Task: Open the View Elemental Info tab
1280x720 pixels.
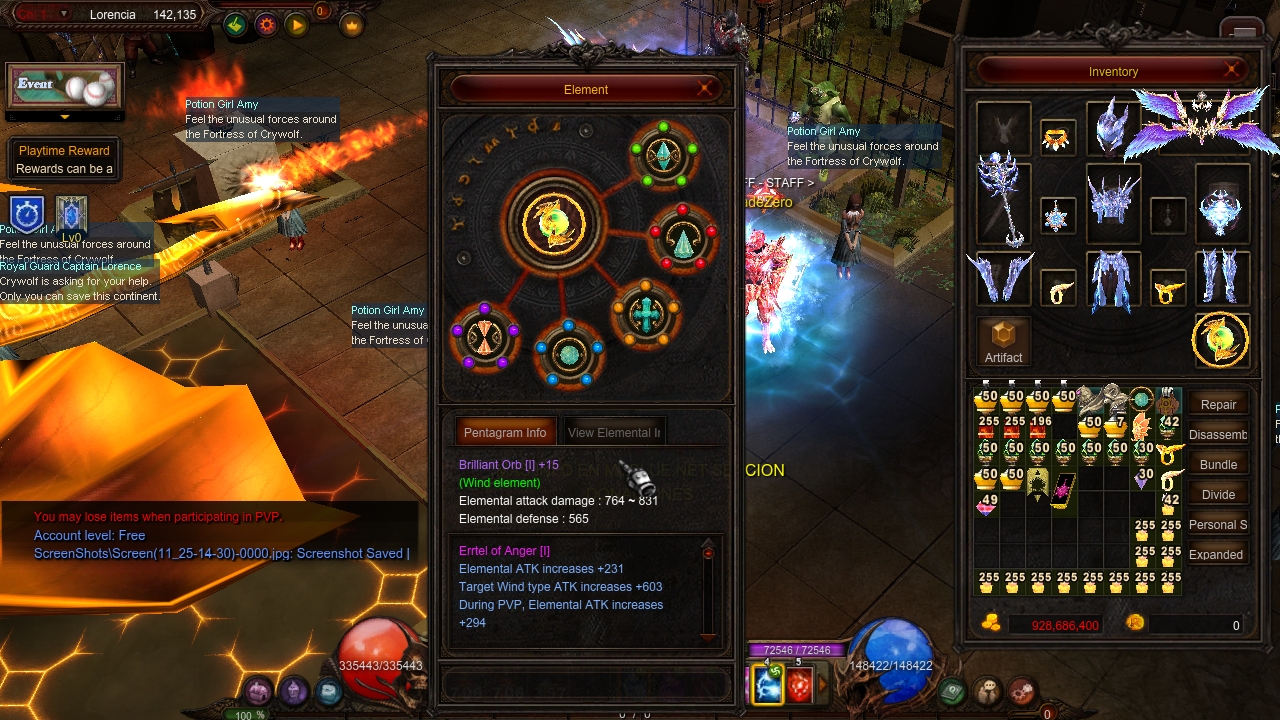Action: [613, 433]
